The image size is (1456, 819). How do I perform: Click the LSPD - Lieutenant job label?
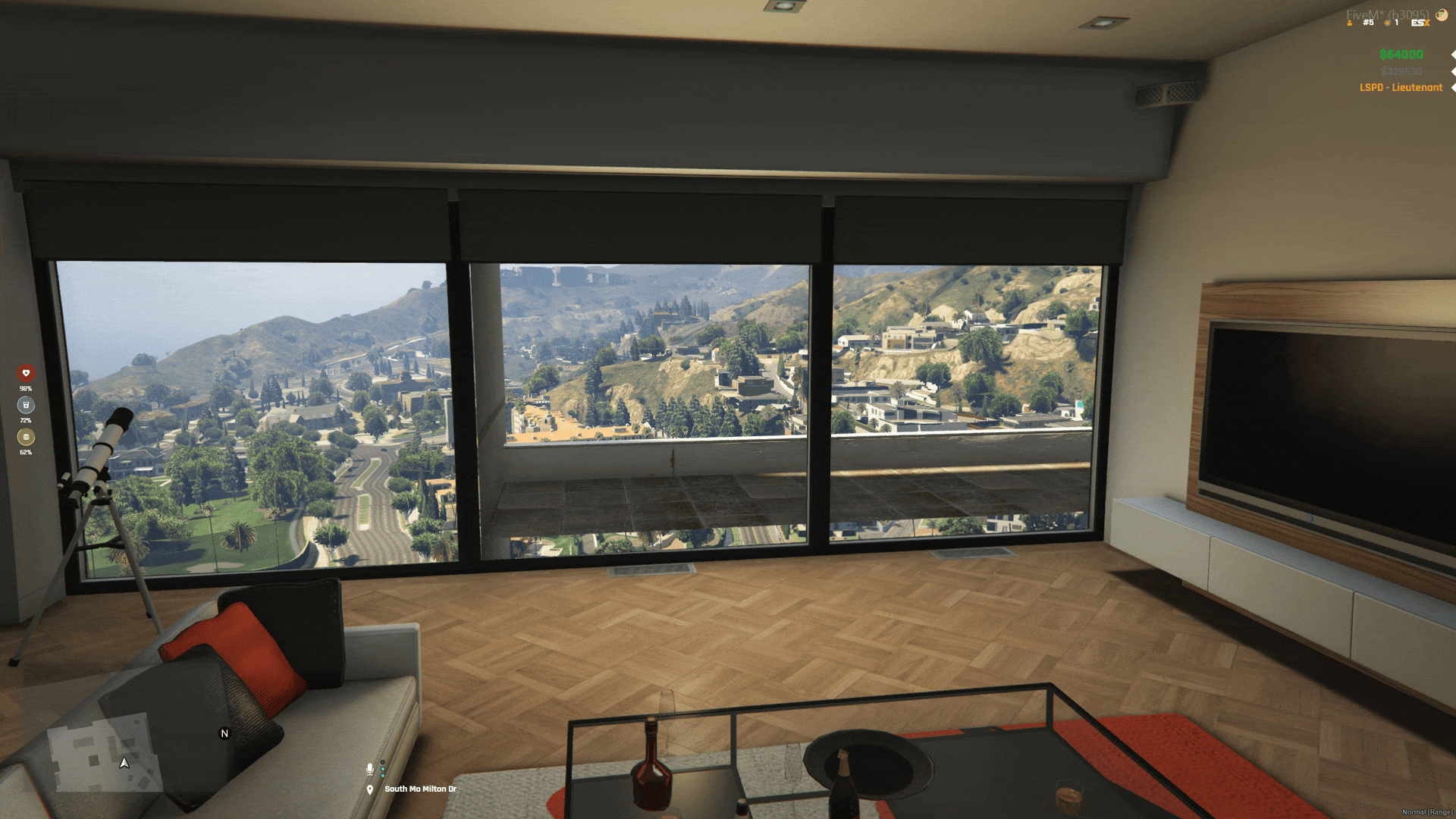tap(1401, 86)
